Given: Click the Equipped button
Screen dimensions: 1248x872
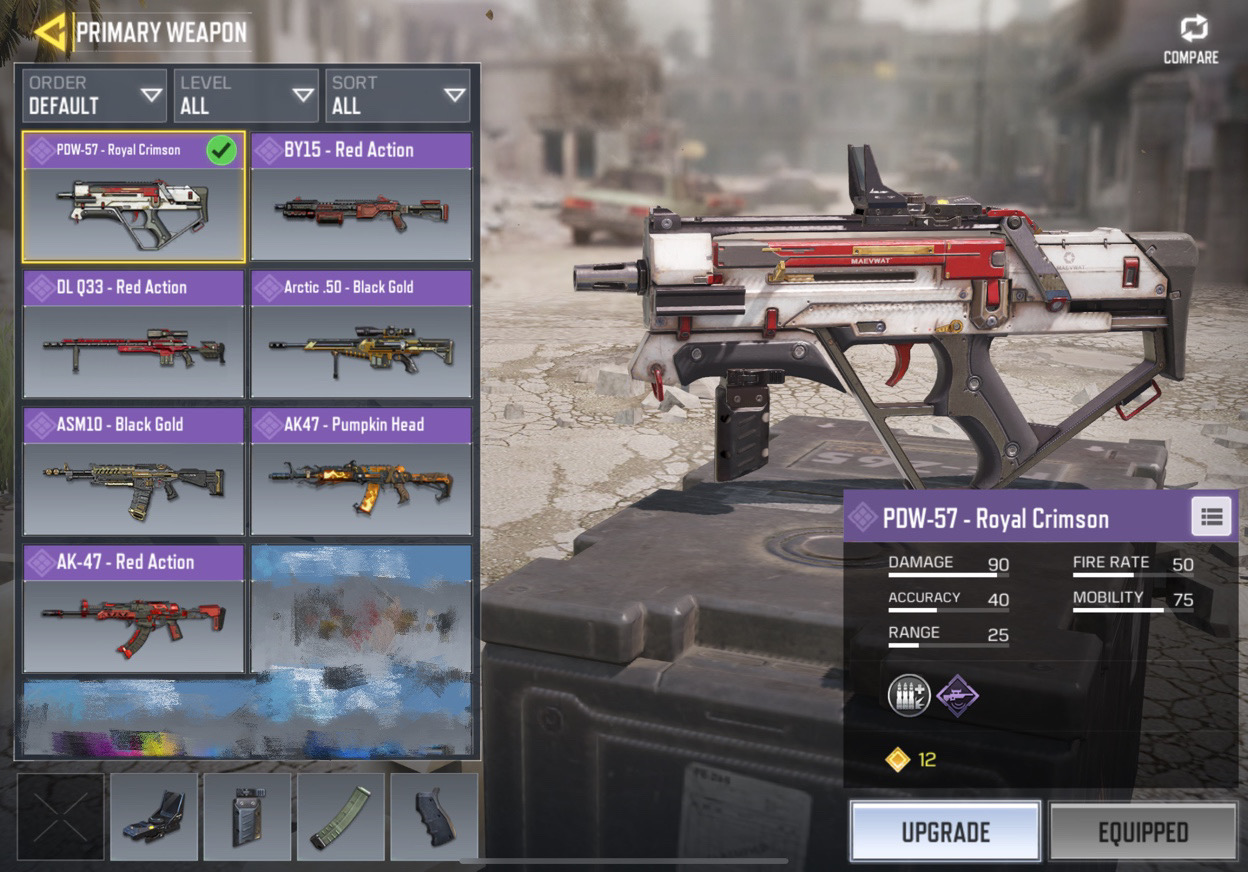Looking at the screenshot, I should coord(1143,831).
